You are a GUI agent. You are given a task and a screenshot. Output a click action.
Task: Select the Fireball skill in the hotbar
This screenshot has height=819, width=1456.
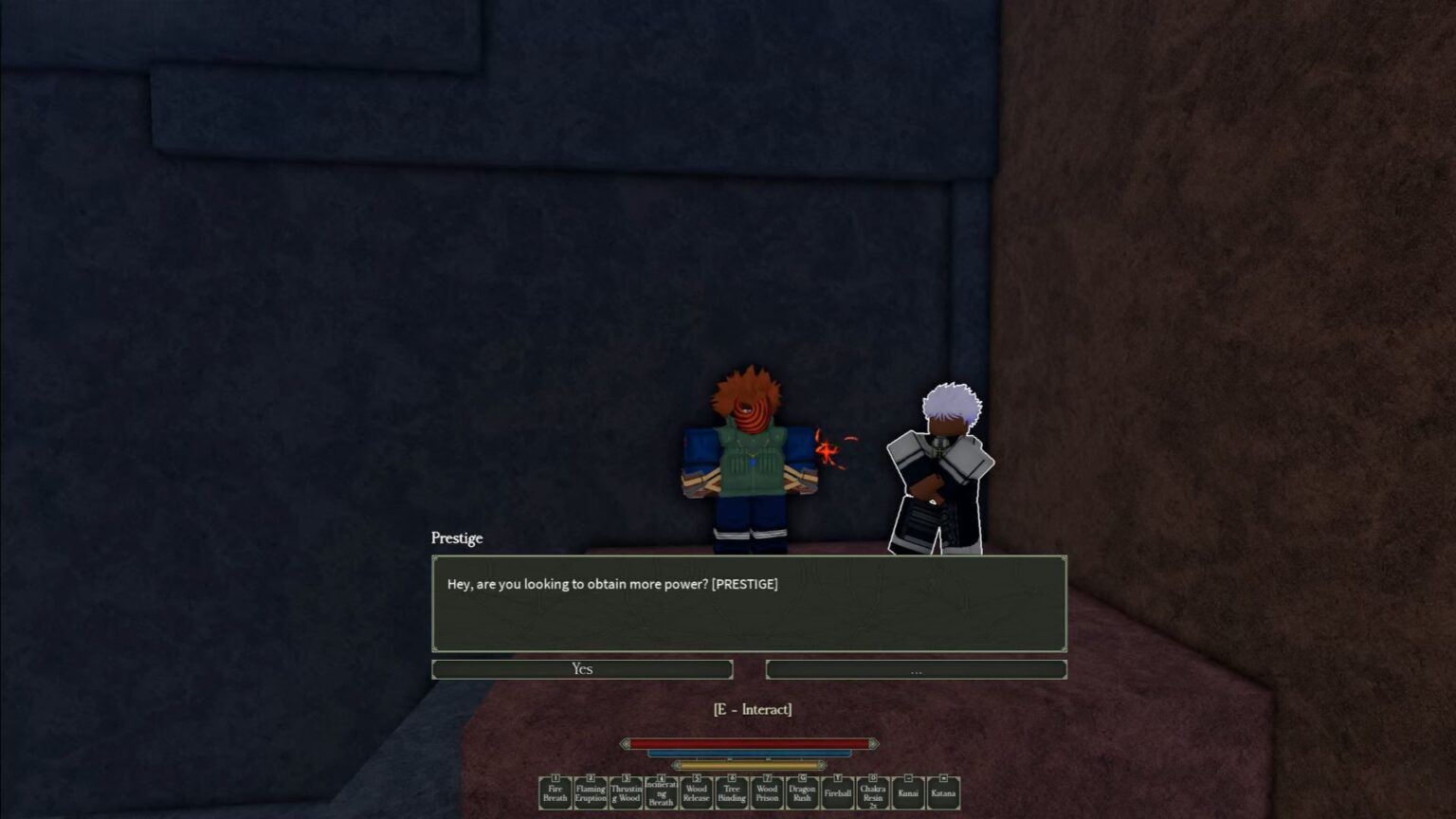[837, 793]
